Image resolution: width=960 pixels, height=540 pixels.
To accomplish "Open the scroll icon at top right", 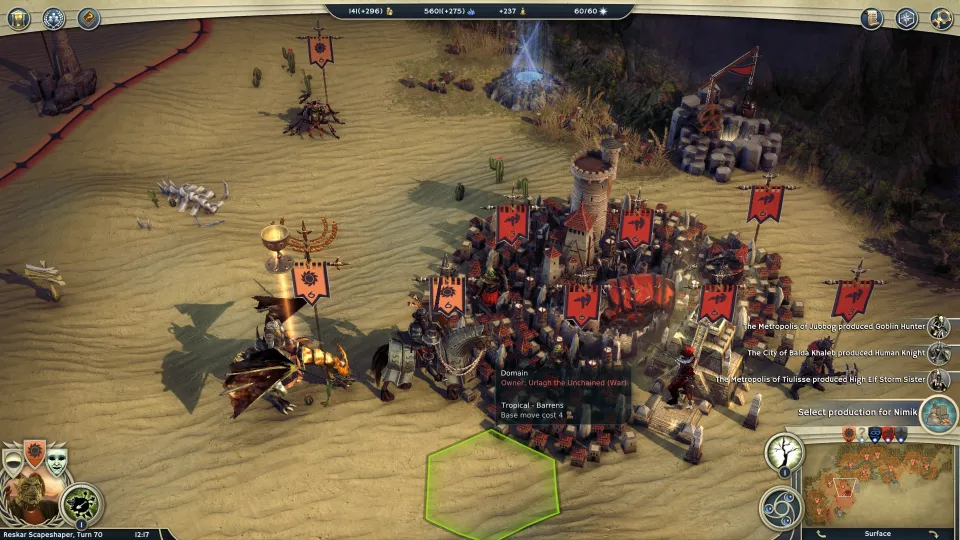I will 872,18.
